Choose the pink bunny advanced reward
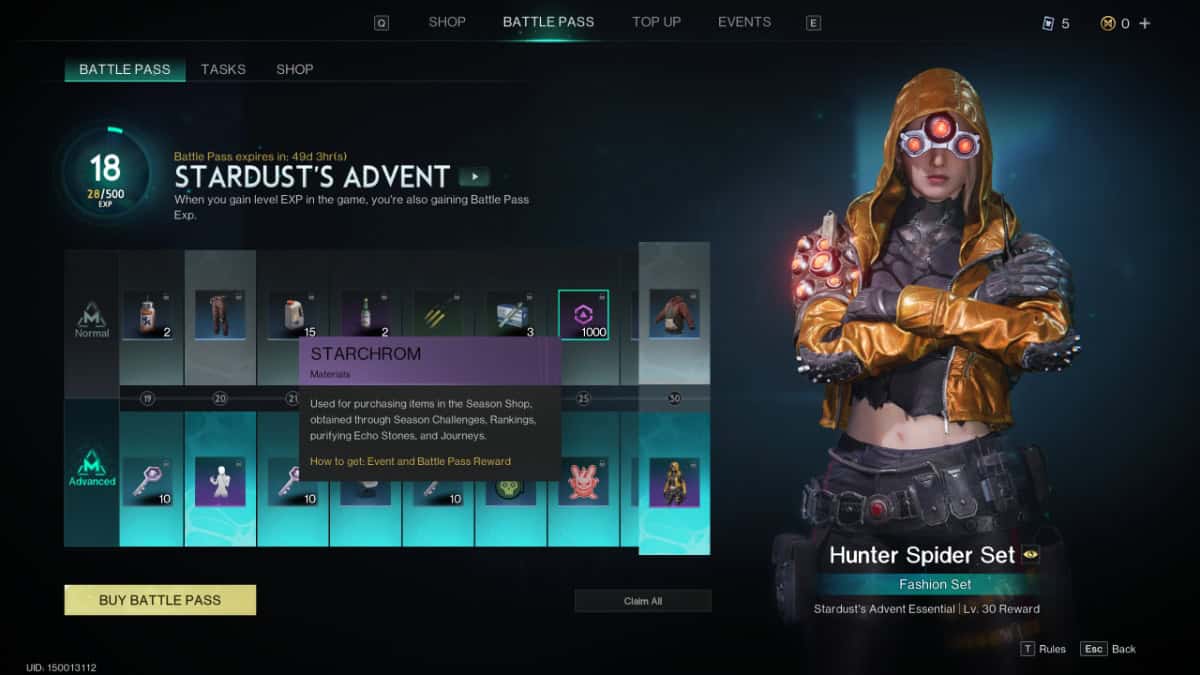 coord(583,481)
